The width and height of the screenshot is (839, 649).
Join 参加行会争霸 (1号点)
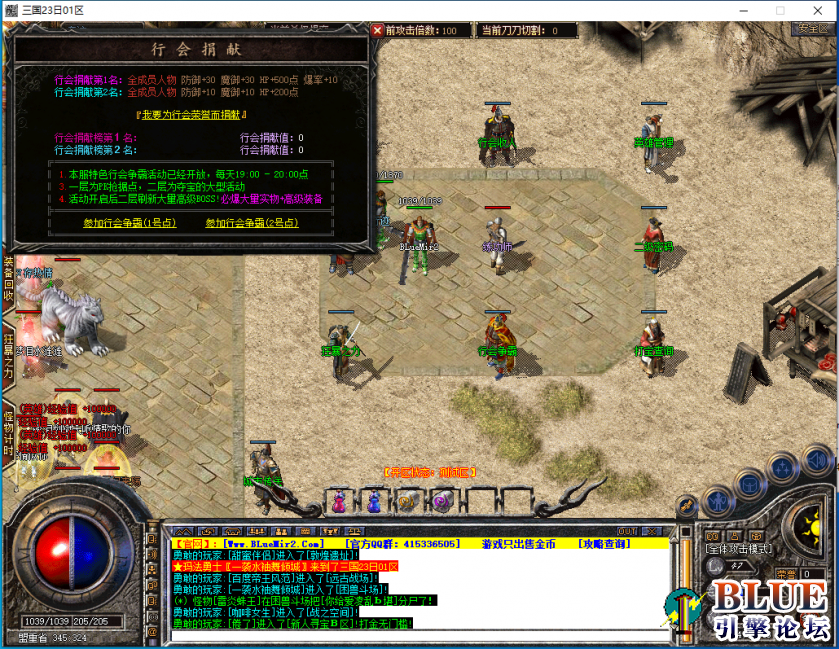point(129,223)
